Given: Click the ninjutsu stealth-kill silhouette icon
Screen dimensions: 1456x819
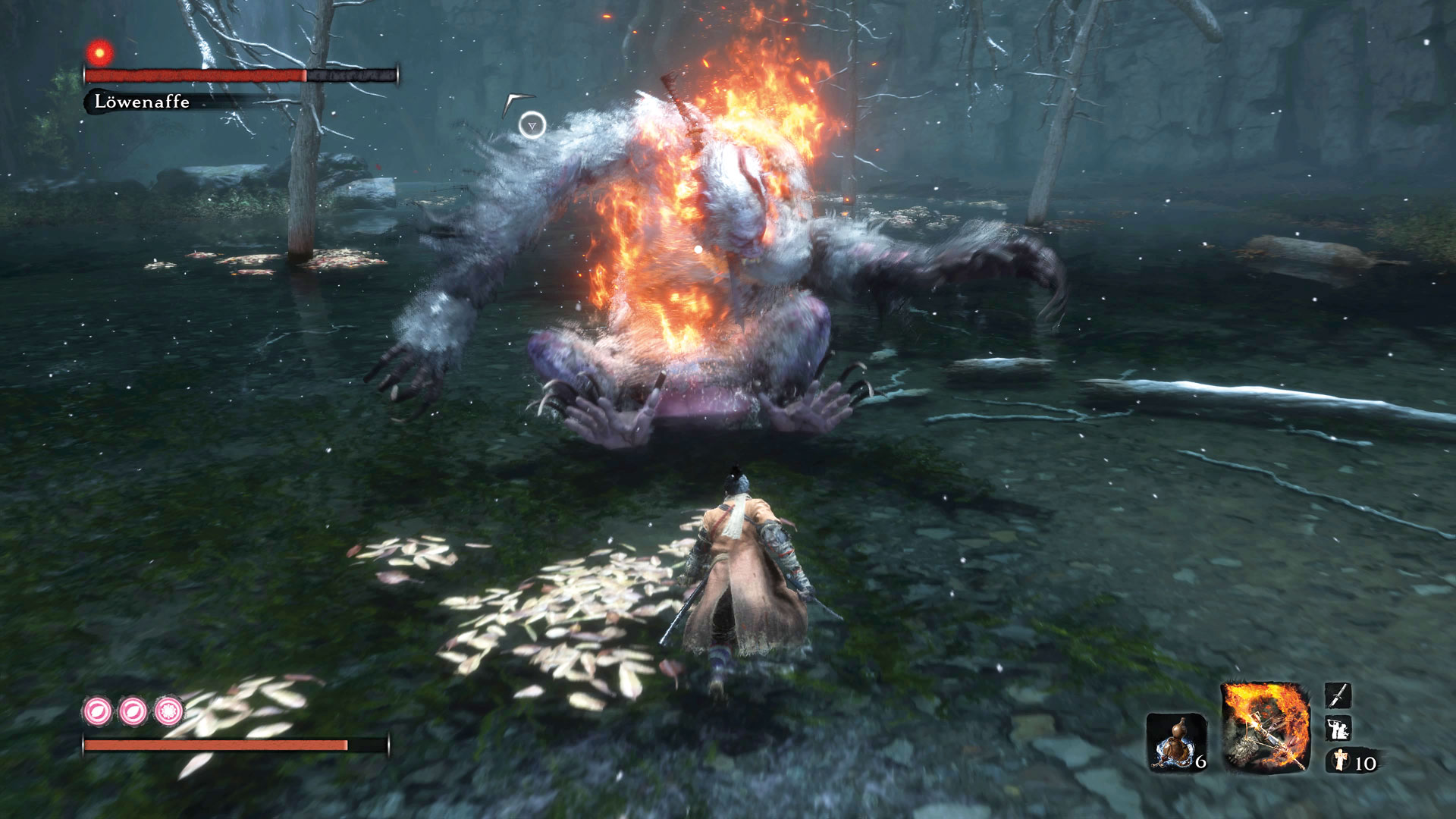Looking at the screenshot, I should [1337, 729].
